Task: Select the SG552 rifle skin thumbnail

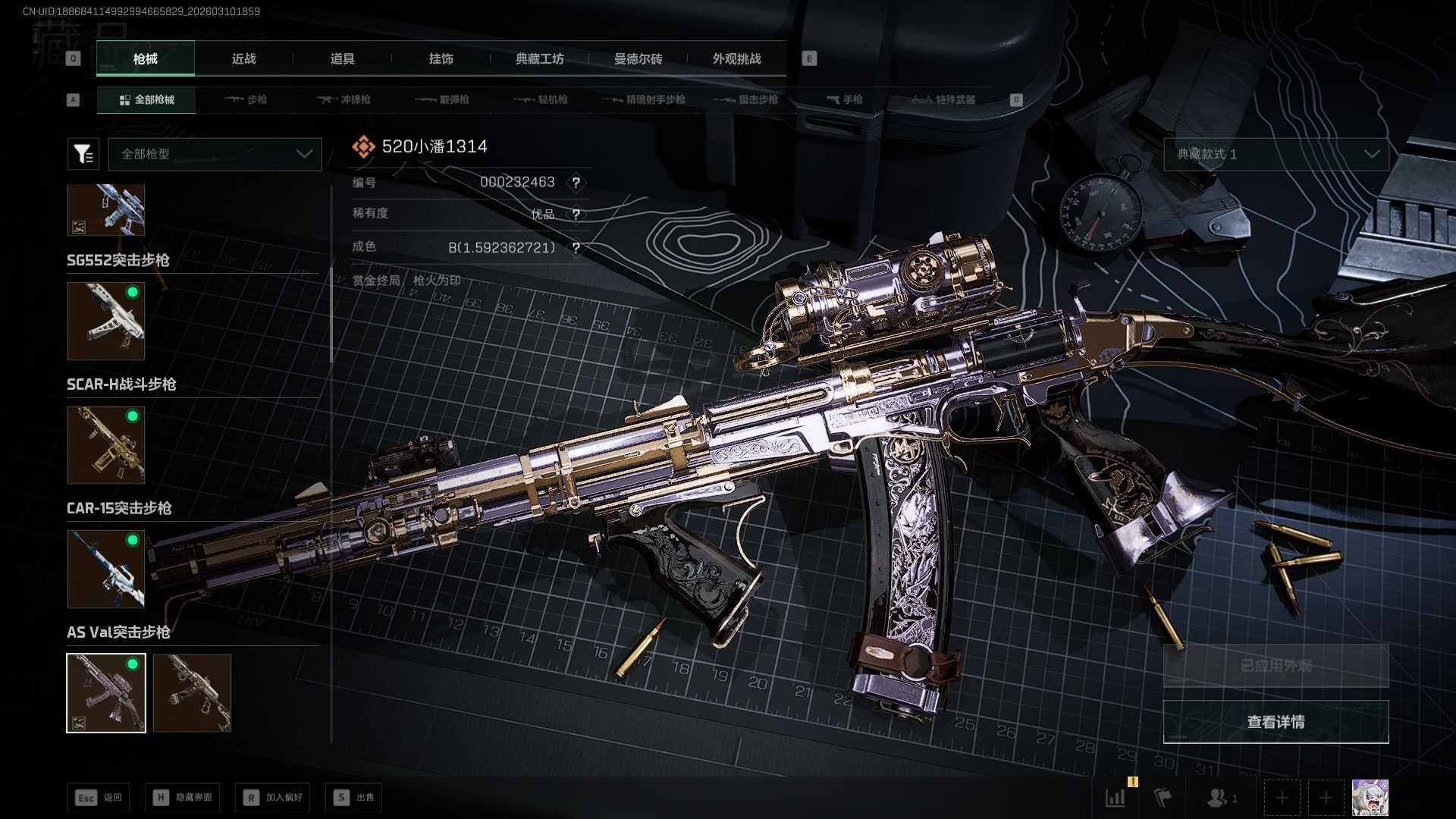Action: [106, 322]
